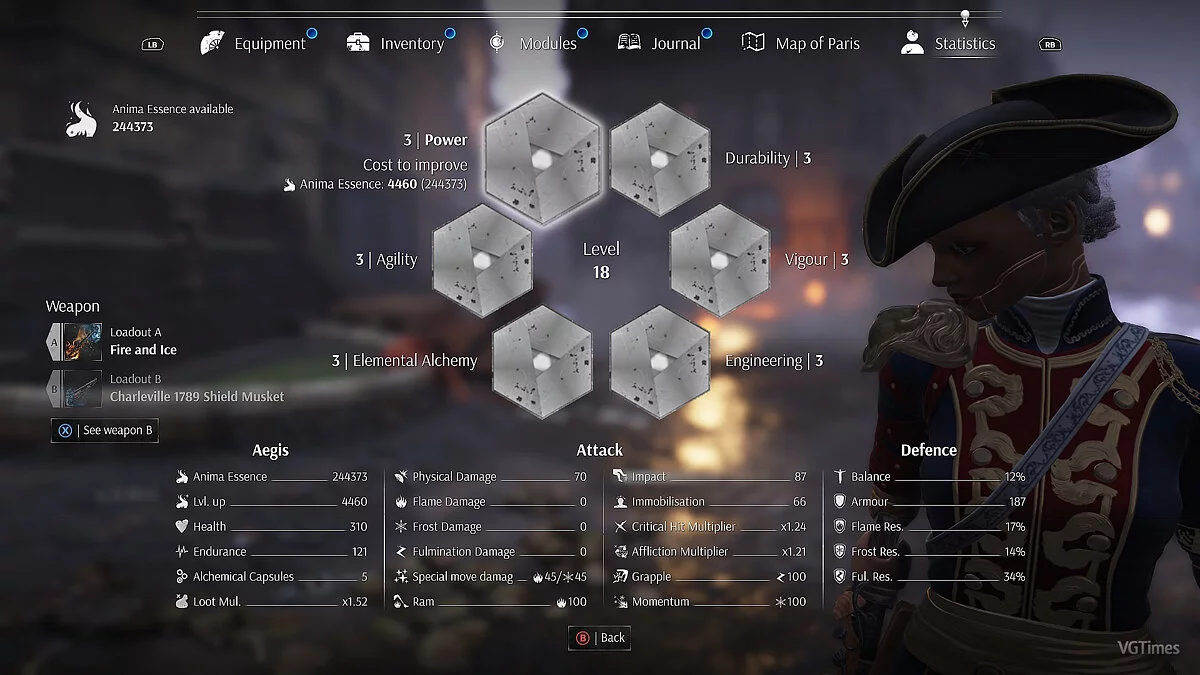Choose the Durability attribute hexagon
Viewport: 1200px width, 675px height.
pos(659,158)
